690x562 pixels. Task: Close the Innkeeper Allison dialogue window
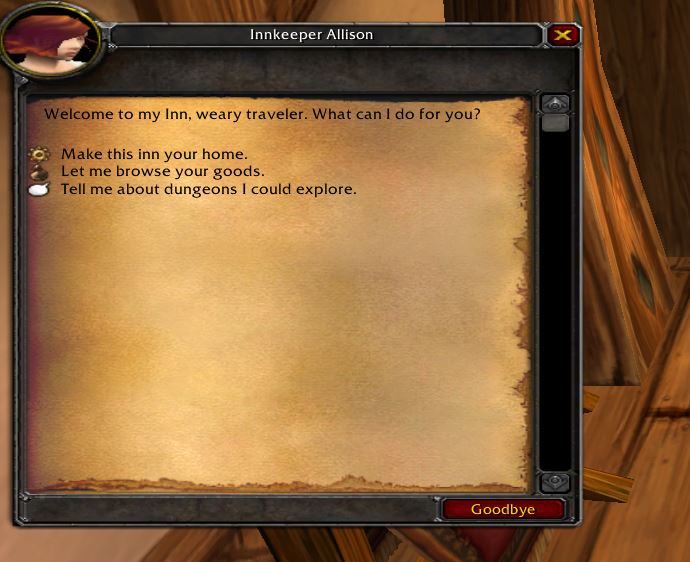coord(564,35)
